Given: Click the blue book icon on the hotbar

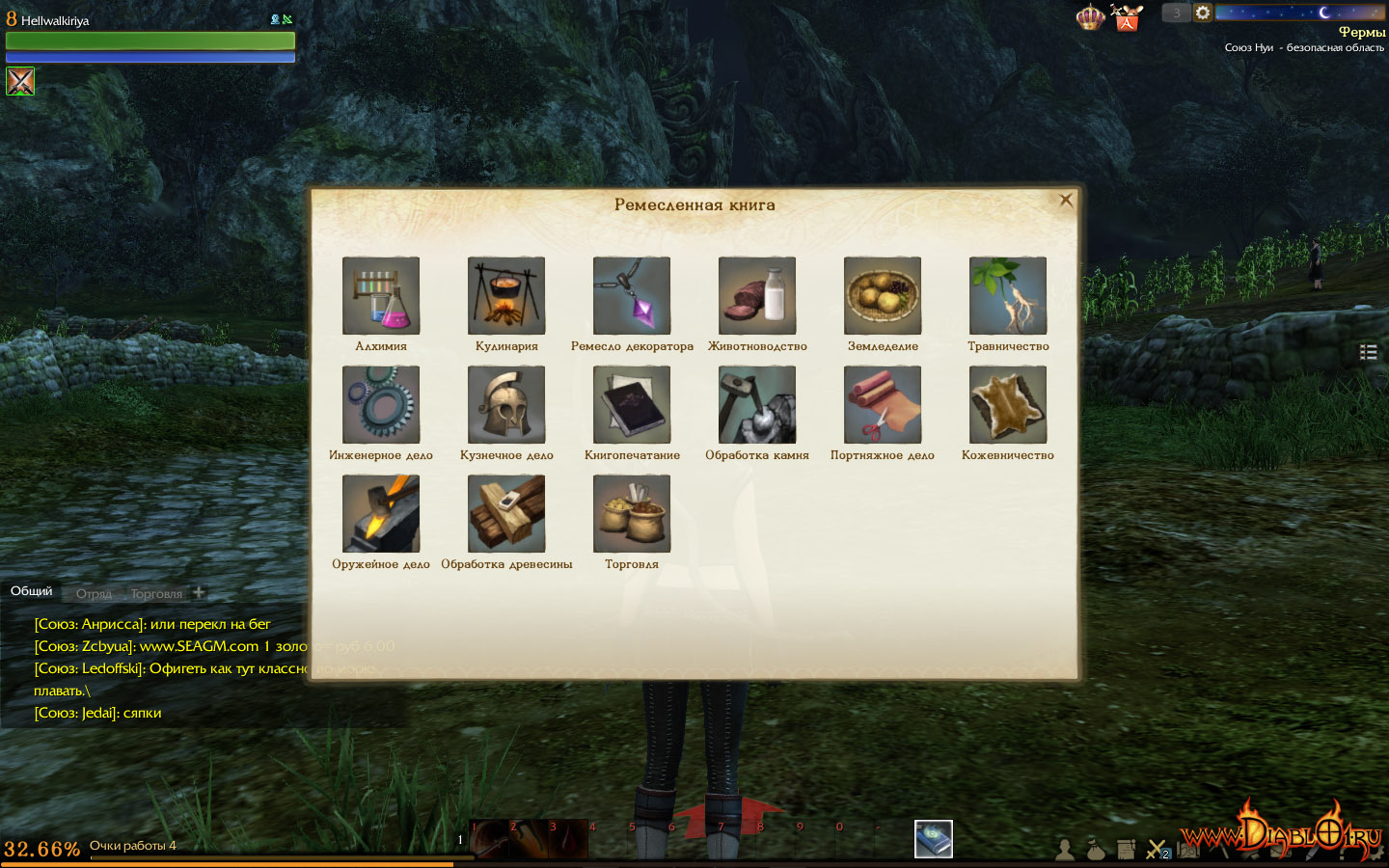Looking at the screenshot, I should point(933,839).
